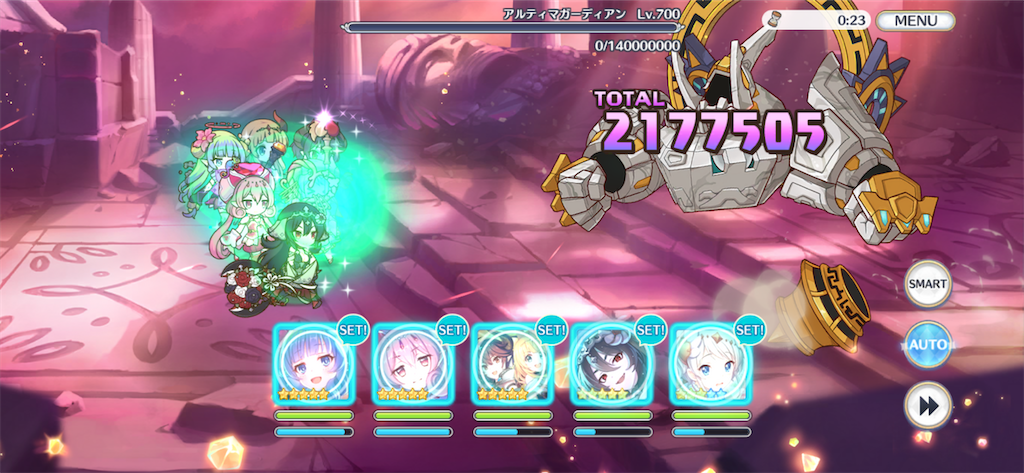The image size is (1024, 473).
Task: Tap the black-haired red-eyed character portrait
Action: pos(611,363)
